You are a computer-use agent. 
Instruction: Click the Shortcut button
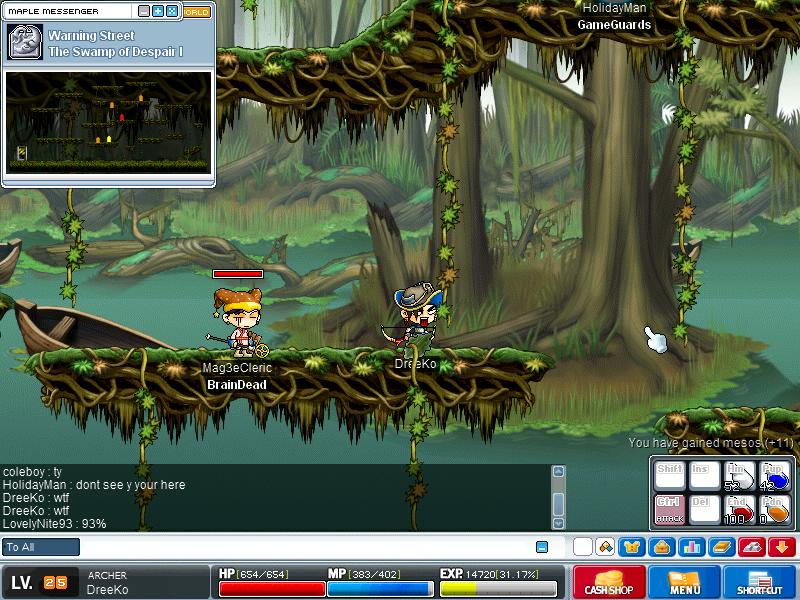tap(759, 582)
